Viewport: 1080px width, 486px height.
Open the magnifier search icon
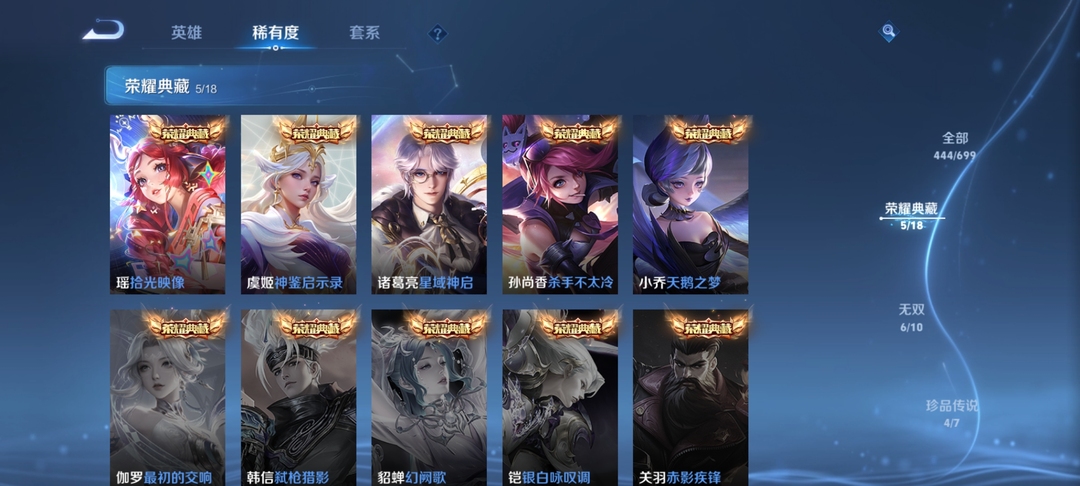tap(888, 33)
